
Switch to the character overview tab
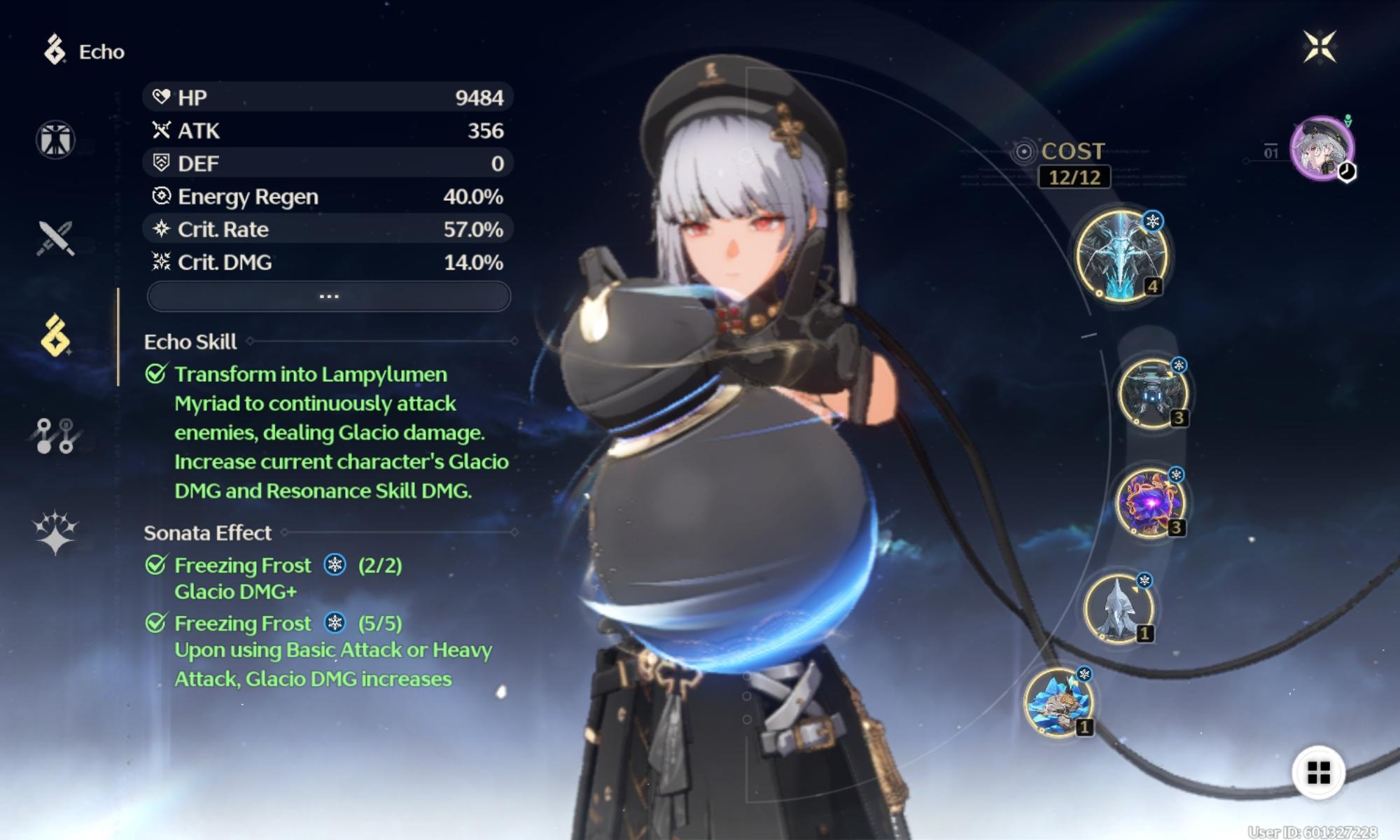point(55,139)
